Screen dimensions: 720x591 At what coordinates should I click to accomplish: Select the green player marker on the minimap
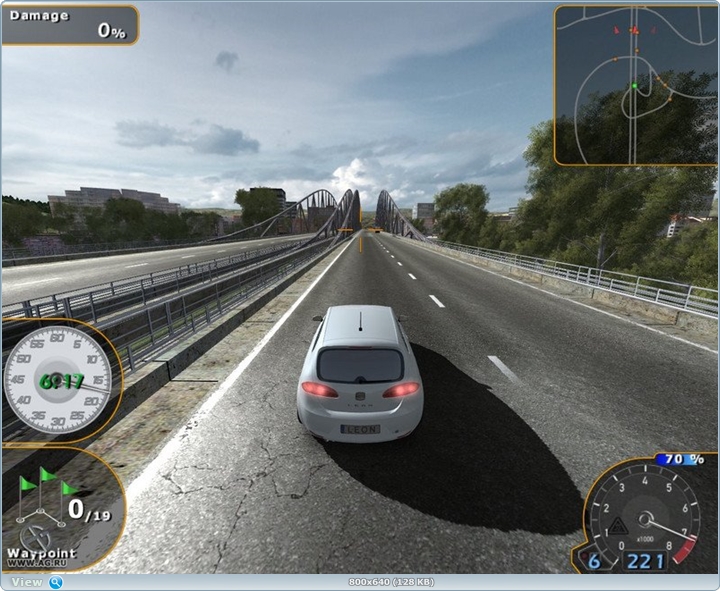[634, 87]
